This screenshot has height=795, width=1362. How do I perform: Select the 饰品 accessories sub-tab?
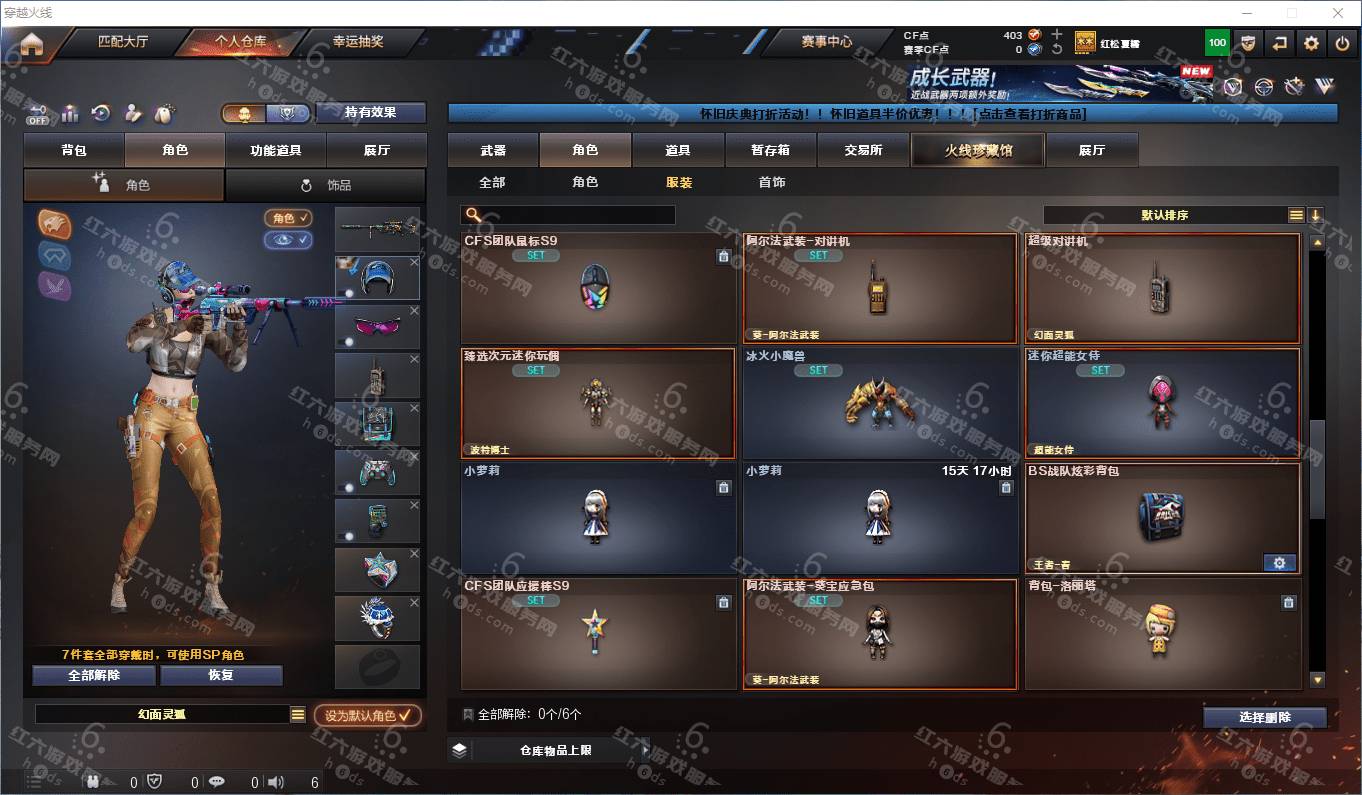tap(326, 185)
